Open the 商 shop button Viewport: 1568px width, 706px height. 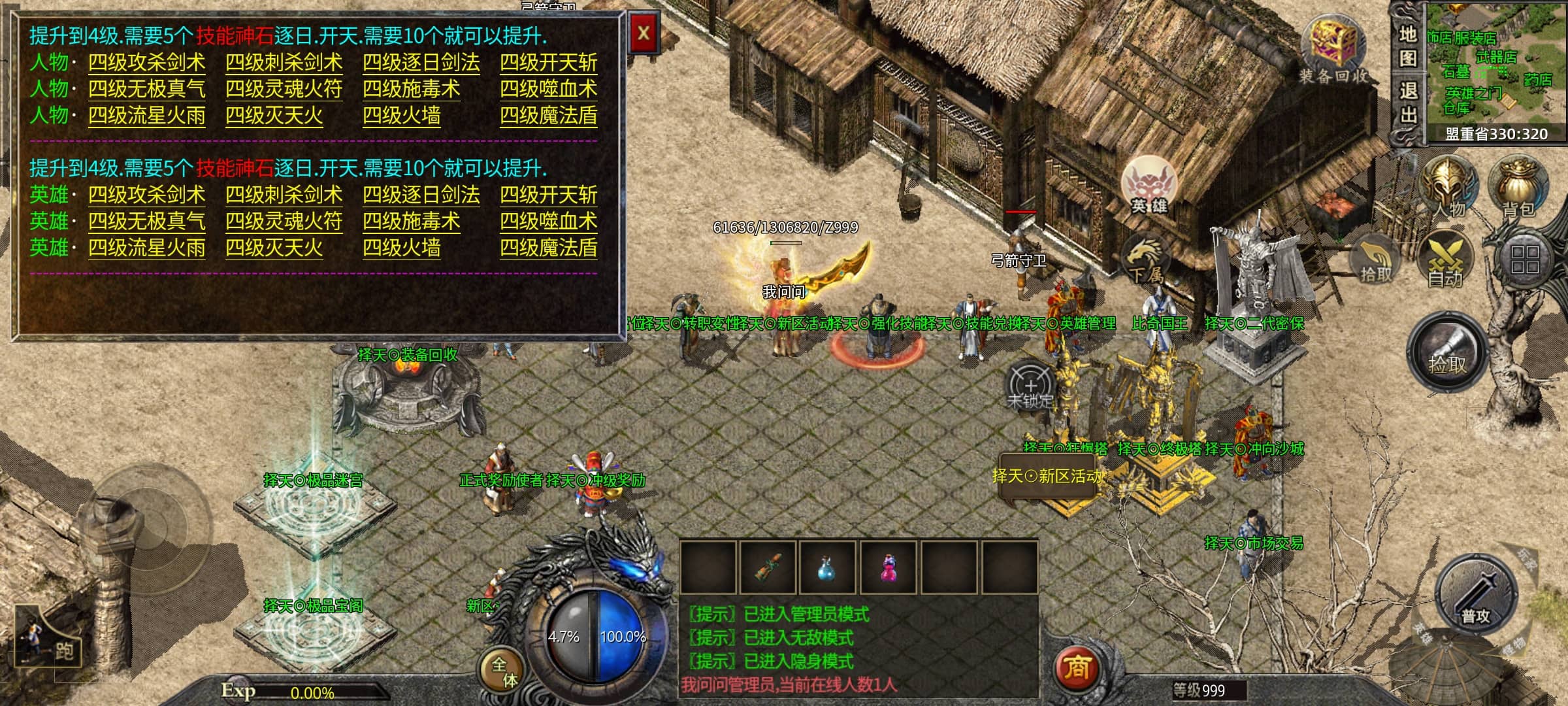[x=1077, y=667]
